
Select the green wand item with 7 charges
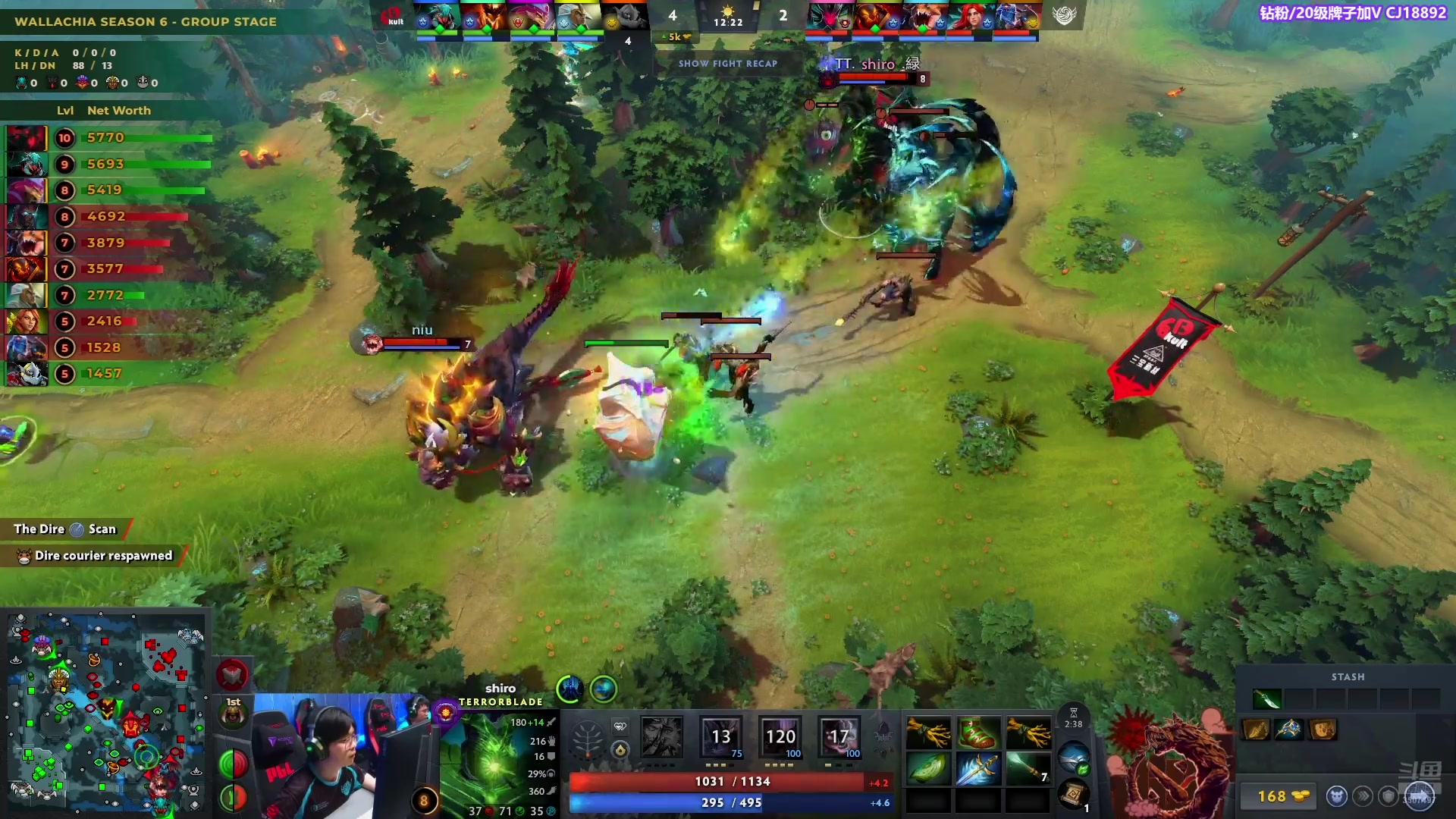(x=1028, y=770)
